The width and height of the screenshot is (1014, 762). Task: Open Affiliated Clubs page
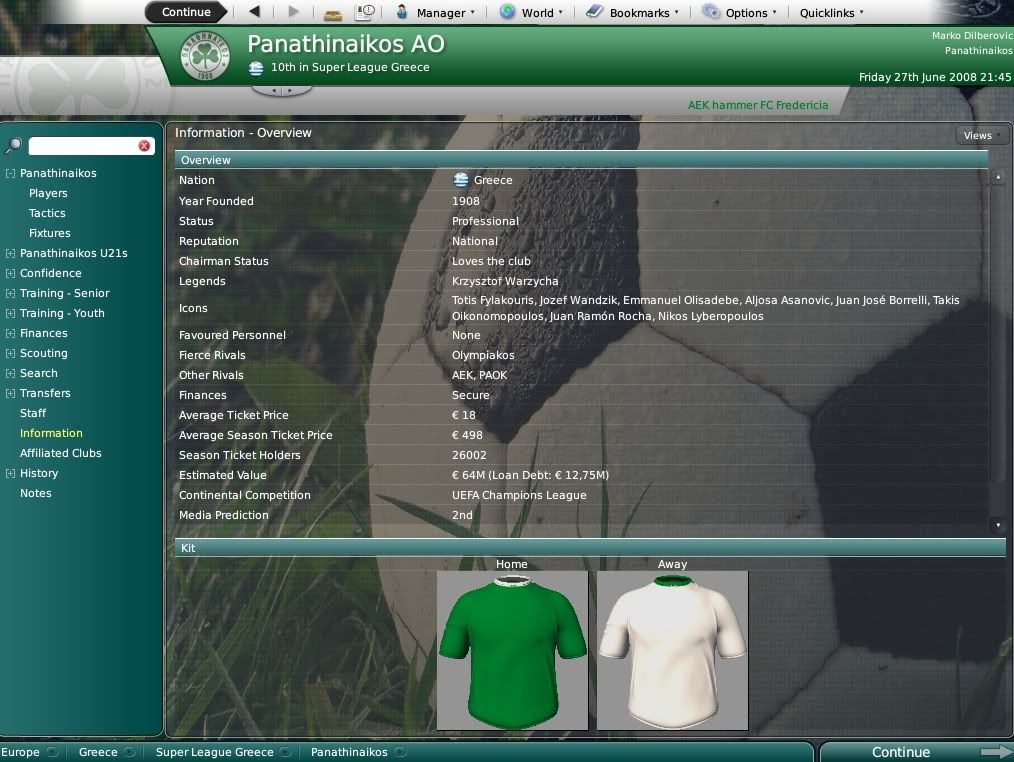(60, 453)
